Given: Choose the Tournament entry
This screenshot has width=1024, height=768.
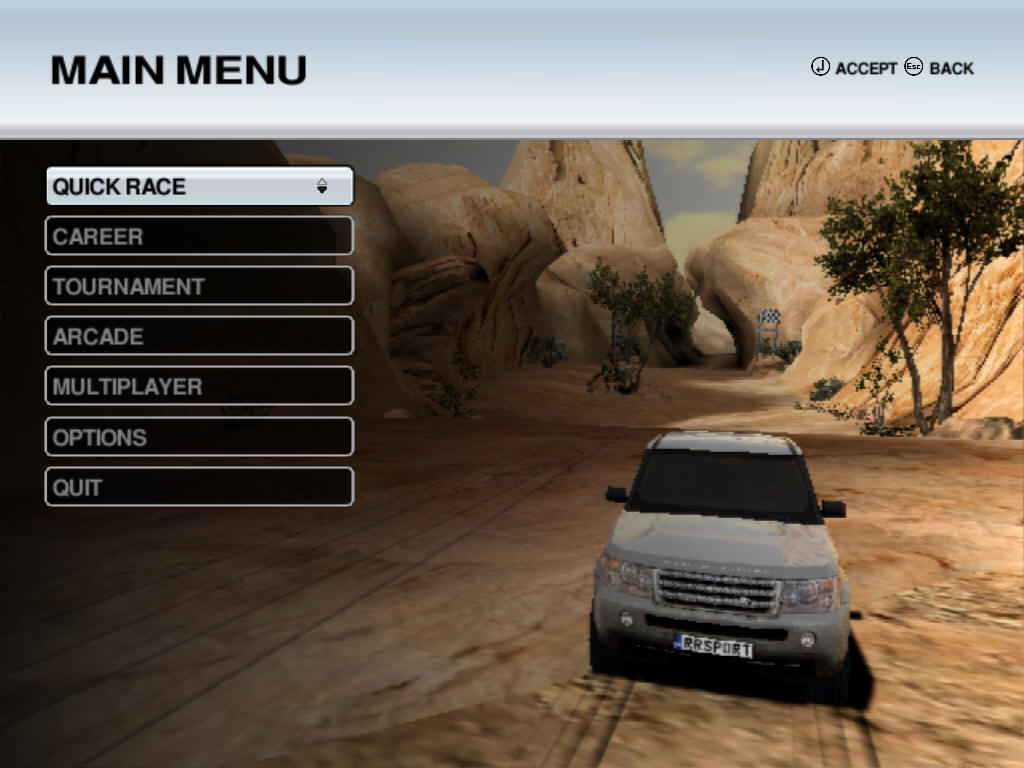Looking at the screenshot, I should point(199,286).
